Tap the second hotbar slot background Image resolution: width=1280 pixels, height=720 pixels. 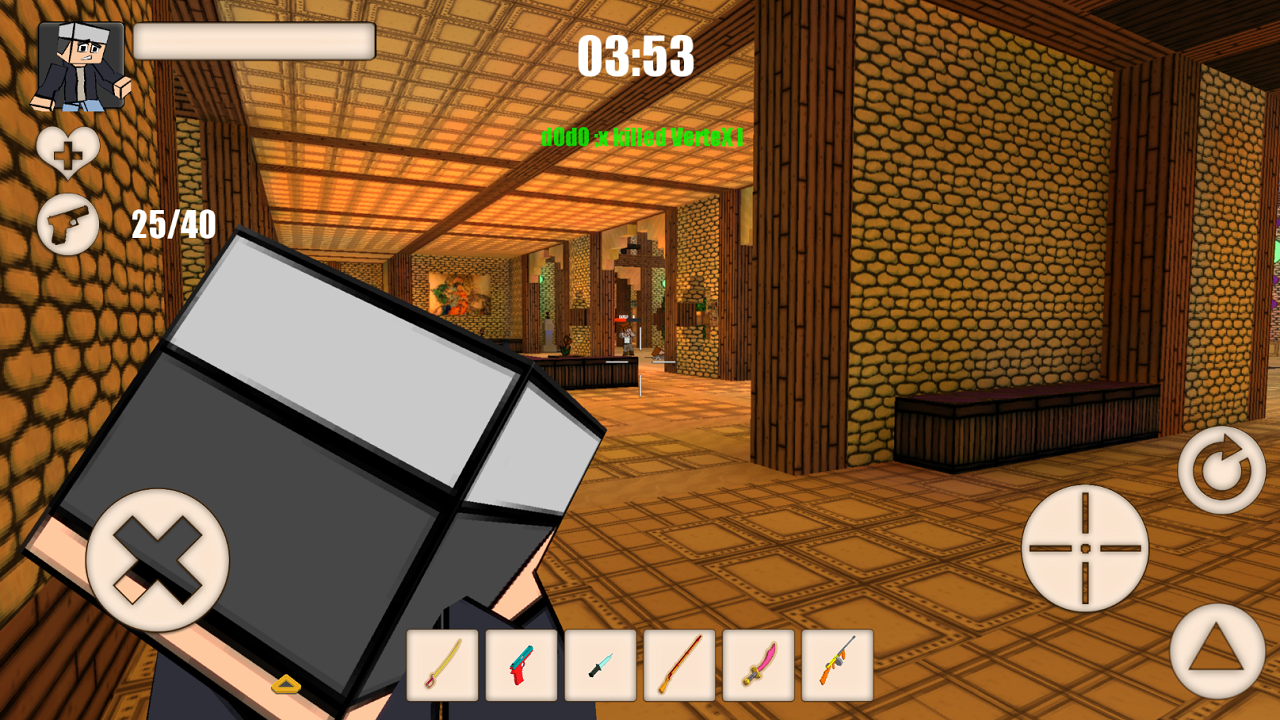521,666
